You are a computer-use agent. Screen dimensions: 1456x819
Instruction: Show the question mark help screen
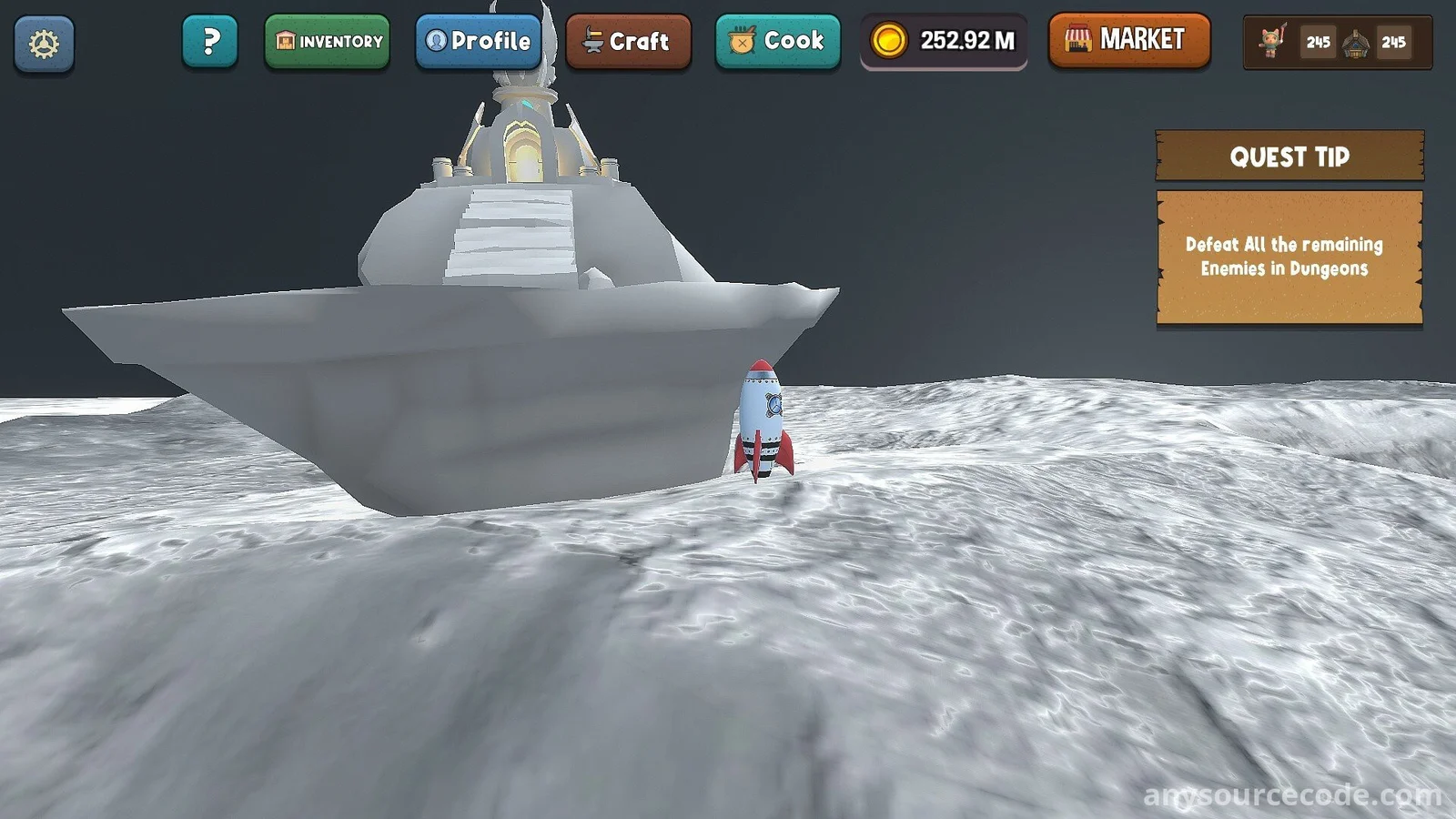(x=210, y=42)
